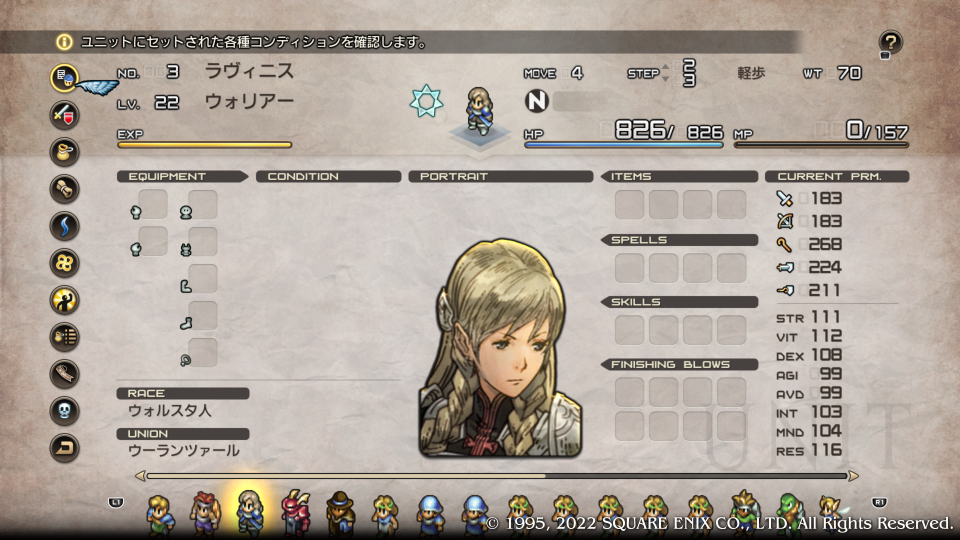Image resolution: width=960 pixels, height=540 pixels.
Task: Select the skull icon in sidebar
Action: tap(65, 410)
